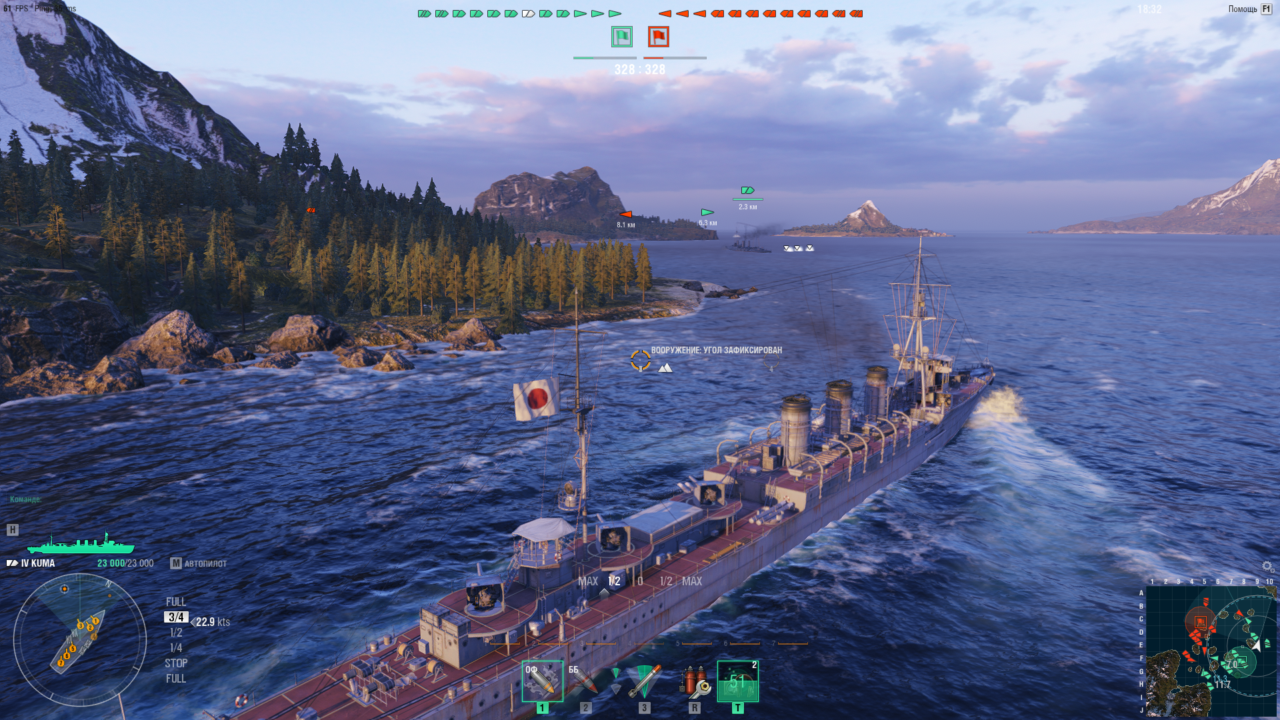Select the ОФ high-explosive shells
The image size is (1280, 720).
pos(542,682)
